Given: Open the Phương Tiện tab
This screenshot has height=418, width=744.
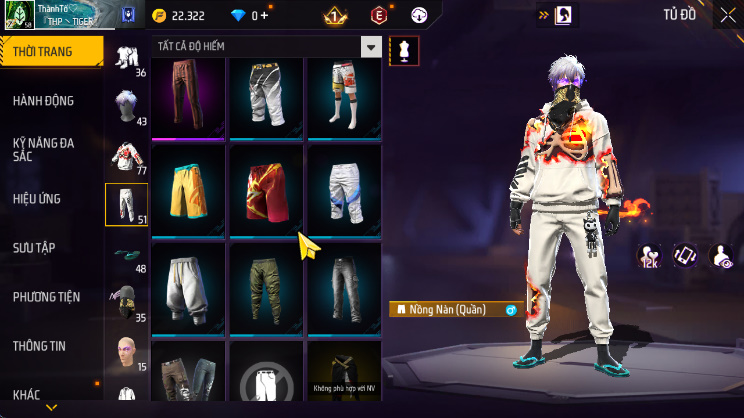Looking at the screenshot, I should [46, 297].
